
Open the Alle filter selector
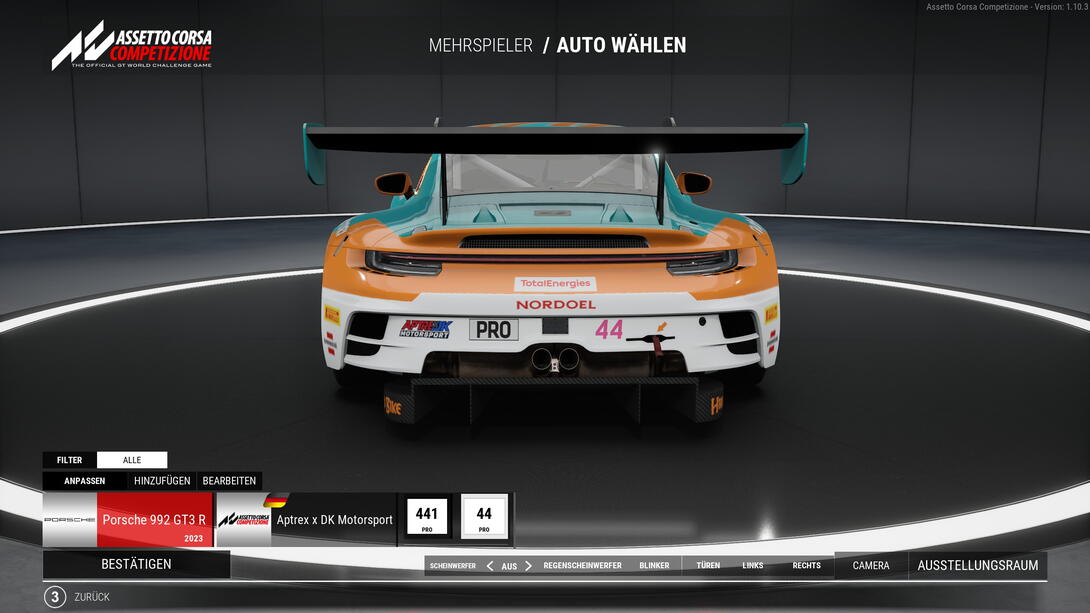pyautogui.click(x=132, y=460)
